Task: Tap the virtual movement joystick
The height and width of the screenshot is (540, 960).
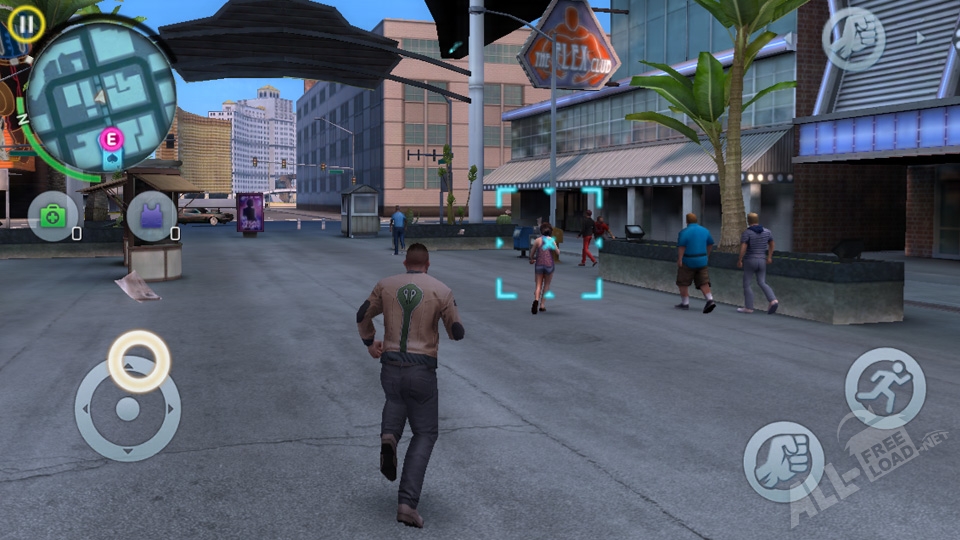Action: 128,408
